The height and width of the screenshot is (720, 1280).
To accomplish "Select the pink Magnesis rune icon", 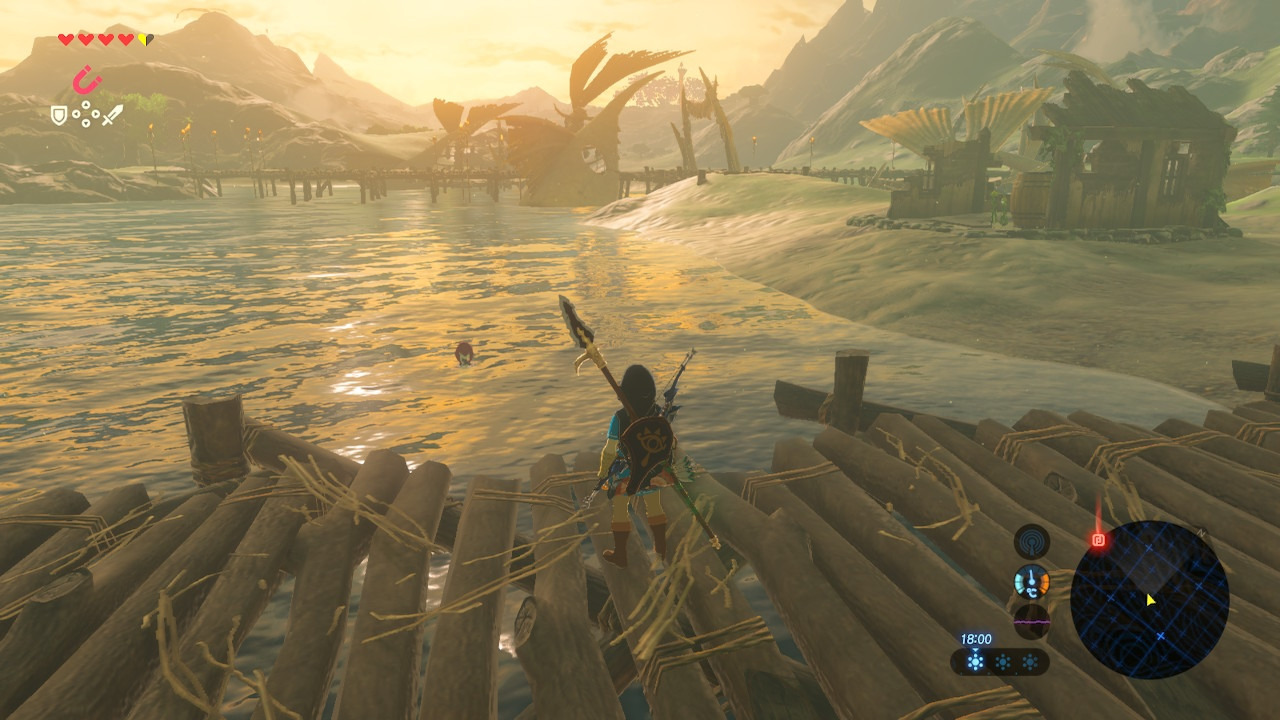I will 87,79.
